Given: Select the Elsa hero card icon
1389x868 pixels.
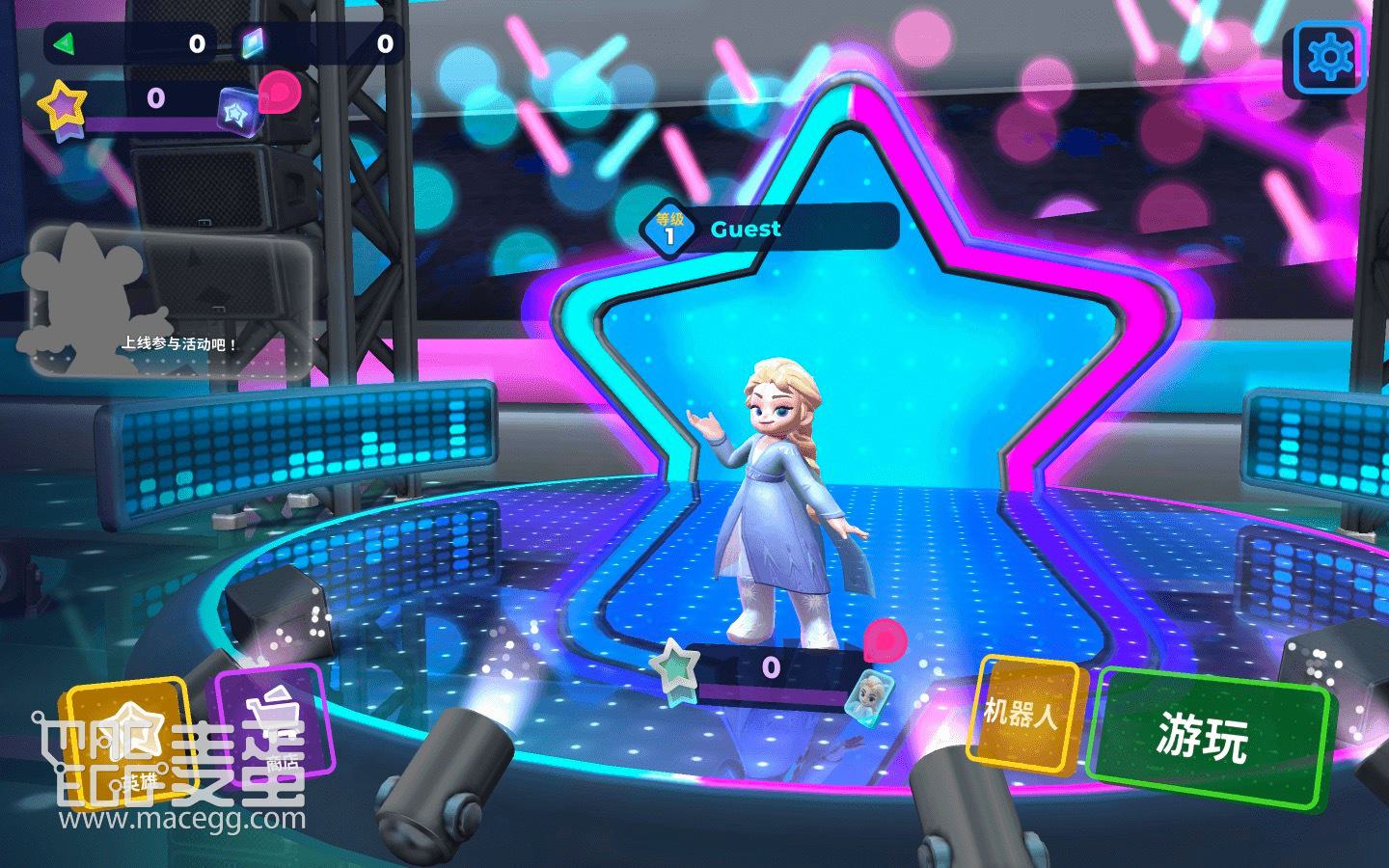Looking at the screenshot, I should pyautogui.click(x=864, y=692).
